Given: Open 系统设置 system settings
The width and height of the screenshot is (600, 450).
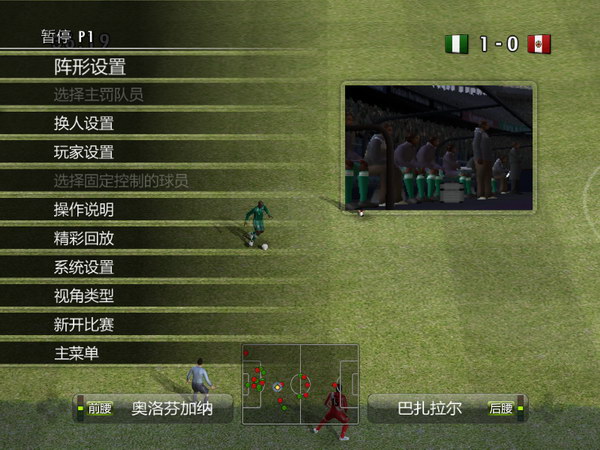Looking at the screenshot, I should pos(84,268).
